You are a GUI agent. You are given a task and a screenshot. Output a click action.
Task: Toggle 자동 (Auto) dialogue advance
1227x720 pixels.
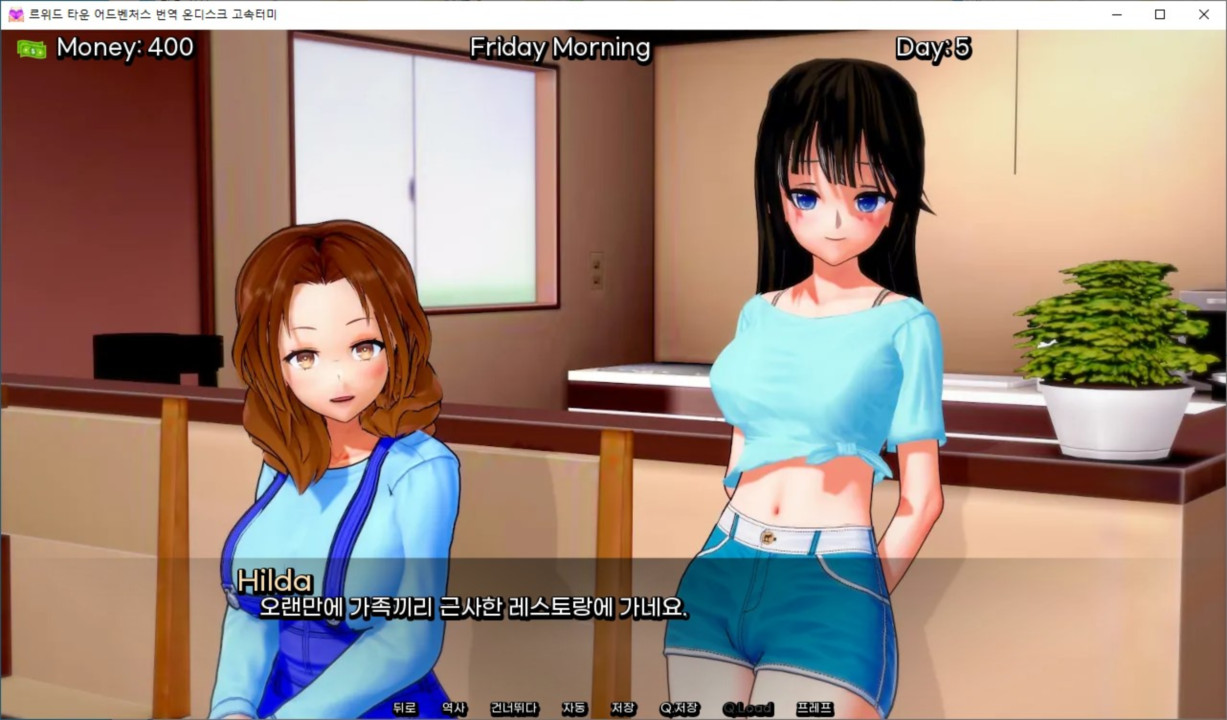click(574, 708)
